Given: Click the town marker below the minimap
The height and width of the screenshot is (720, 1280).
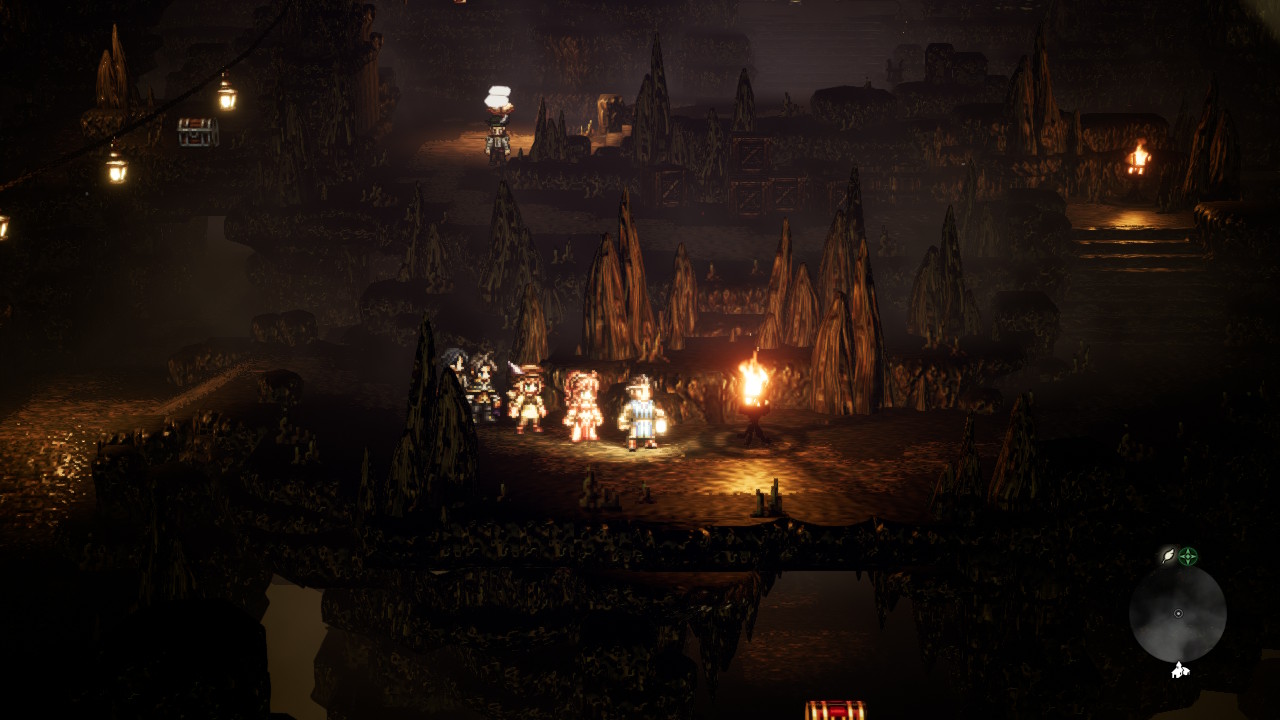Looking at the screenshot, I should pos(1180,670).
